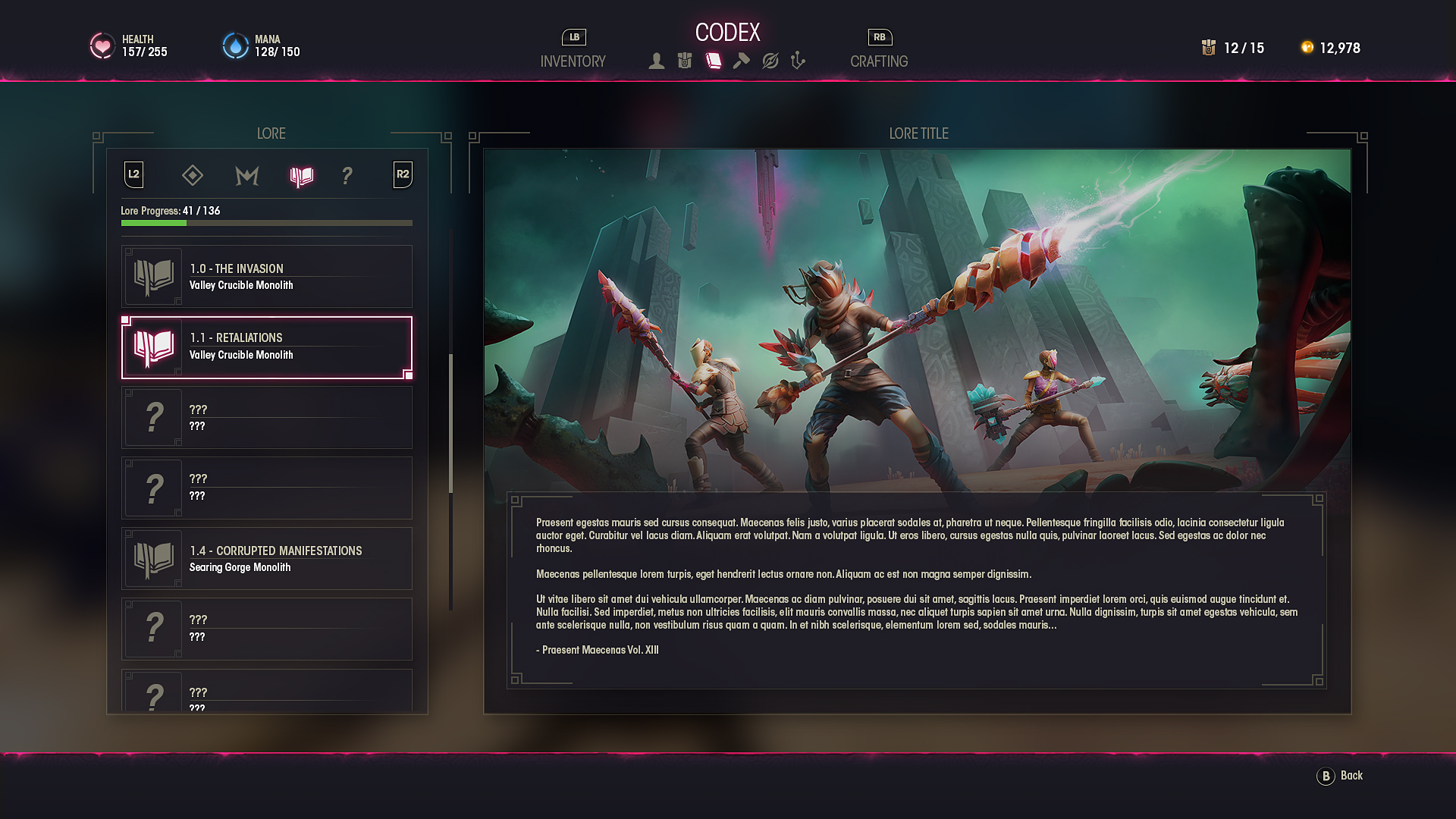Open the backpack icon tab

(685, 61)
